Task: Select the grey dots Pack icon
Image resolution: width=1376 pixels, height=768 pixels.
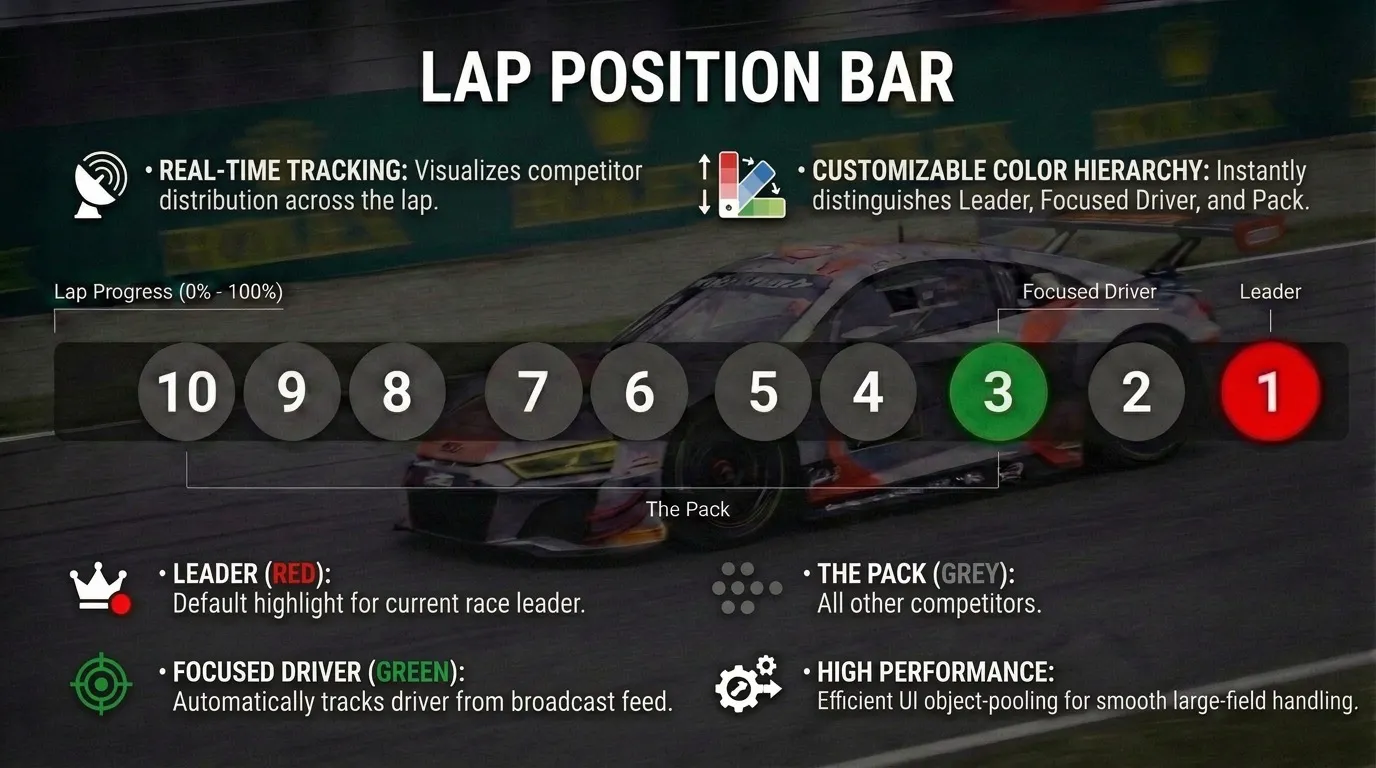Action: 746,586
